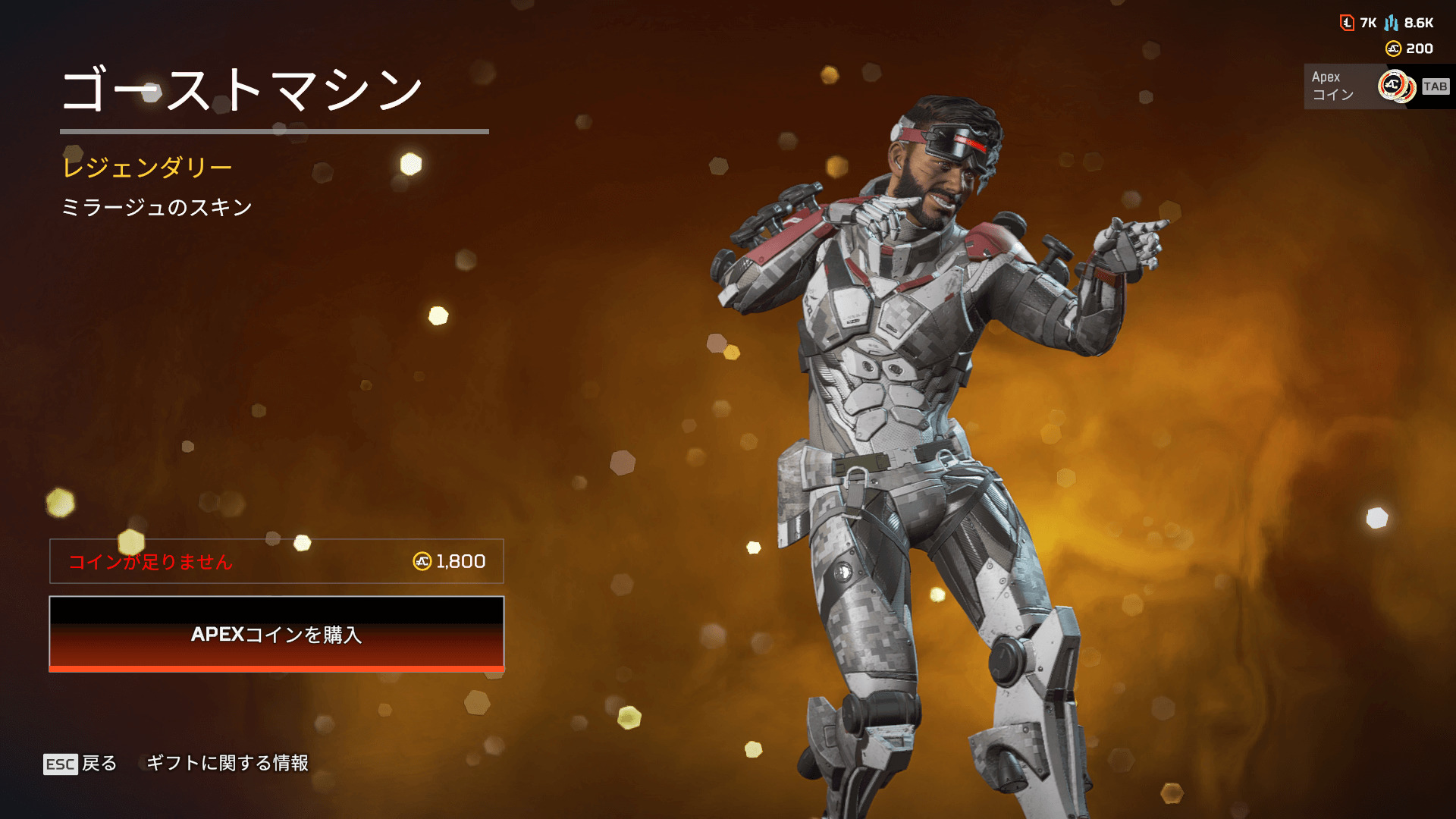Click the APEXコインを購入 button

[x=277, y=634]
